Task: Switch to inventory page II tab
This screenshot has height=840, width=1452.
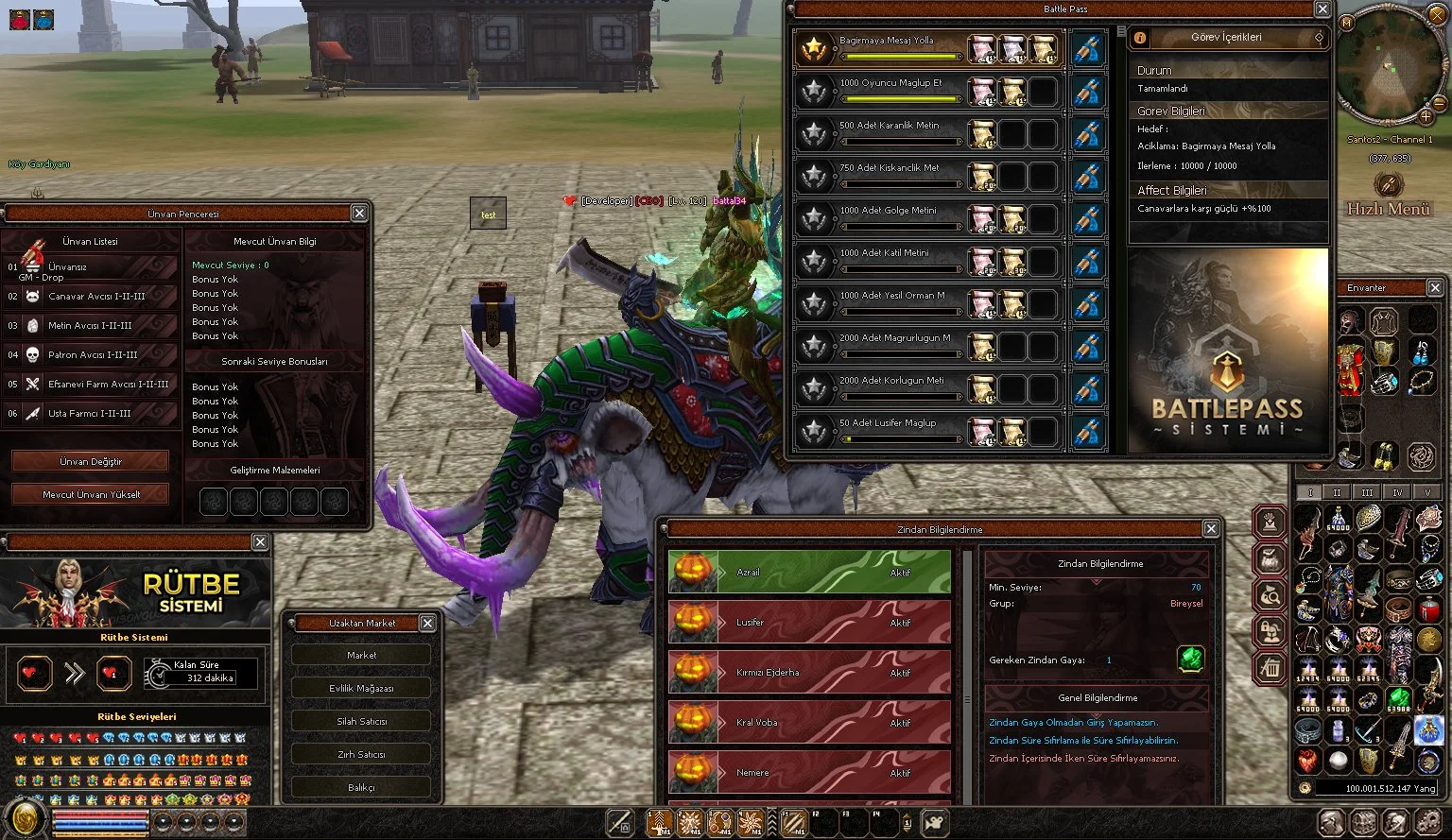Action: pyautogui.click(x=1337, y=492)
